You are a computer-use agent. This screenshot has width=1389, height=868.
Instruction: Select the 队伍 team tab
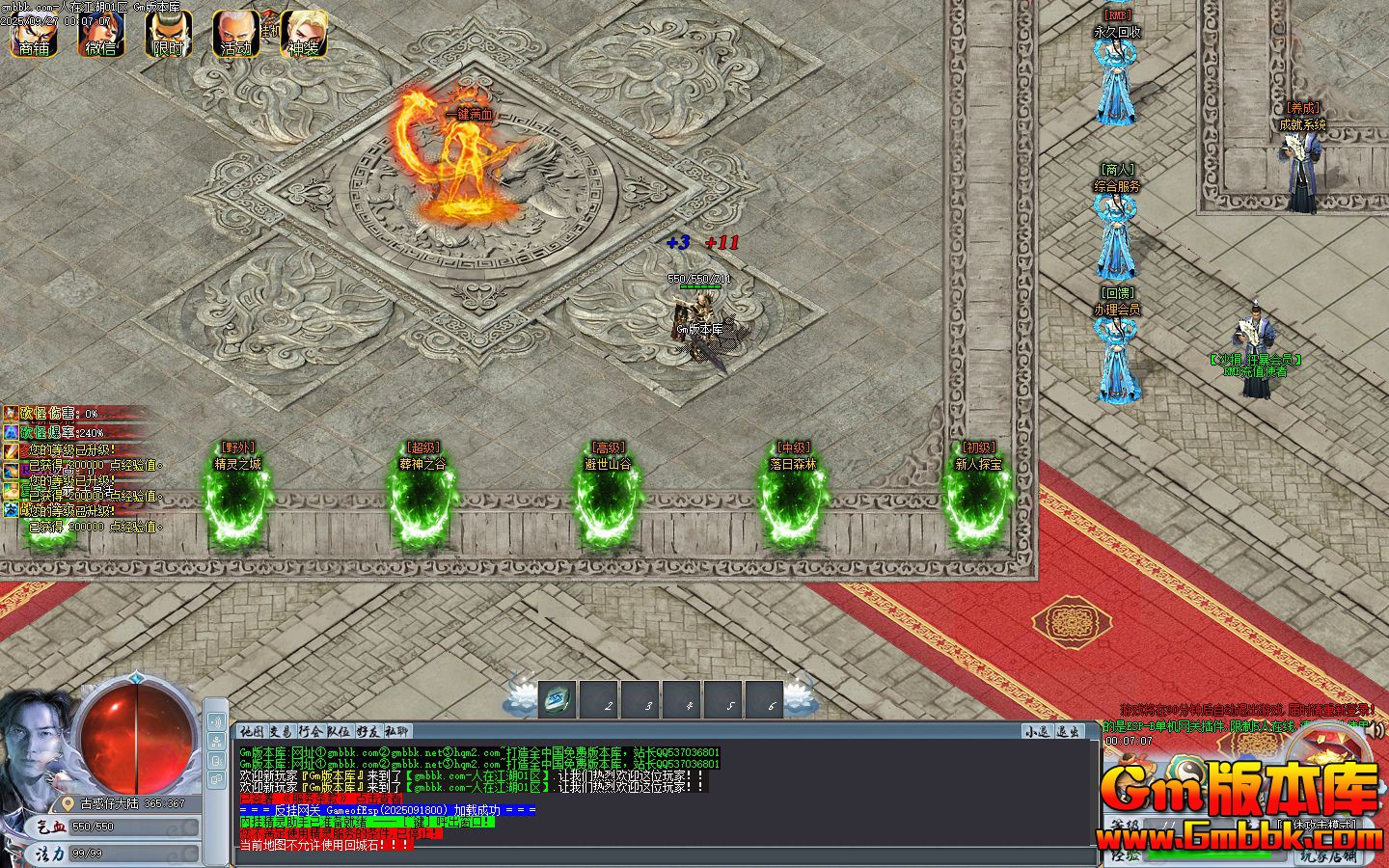pos(339,732)
